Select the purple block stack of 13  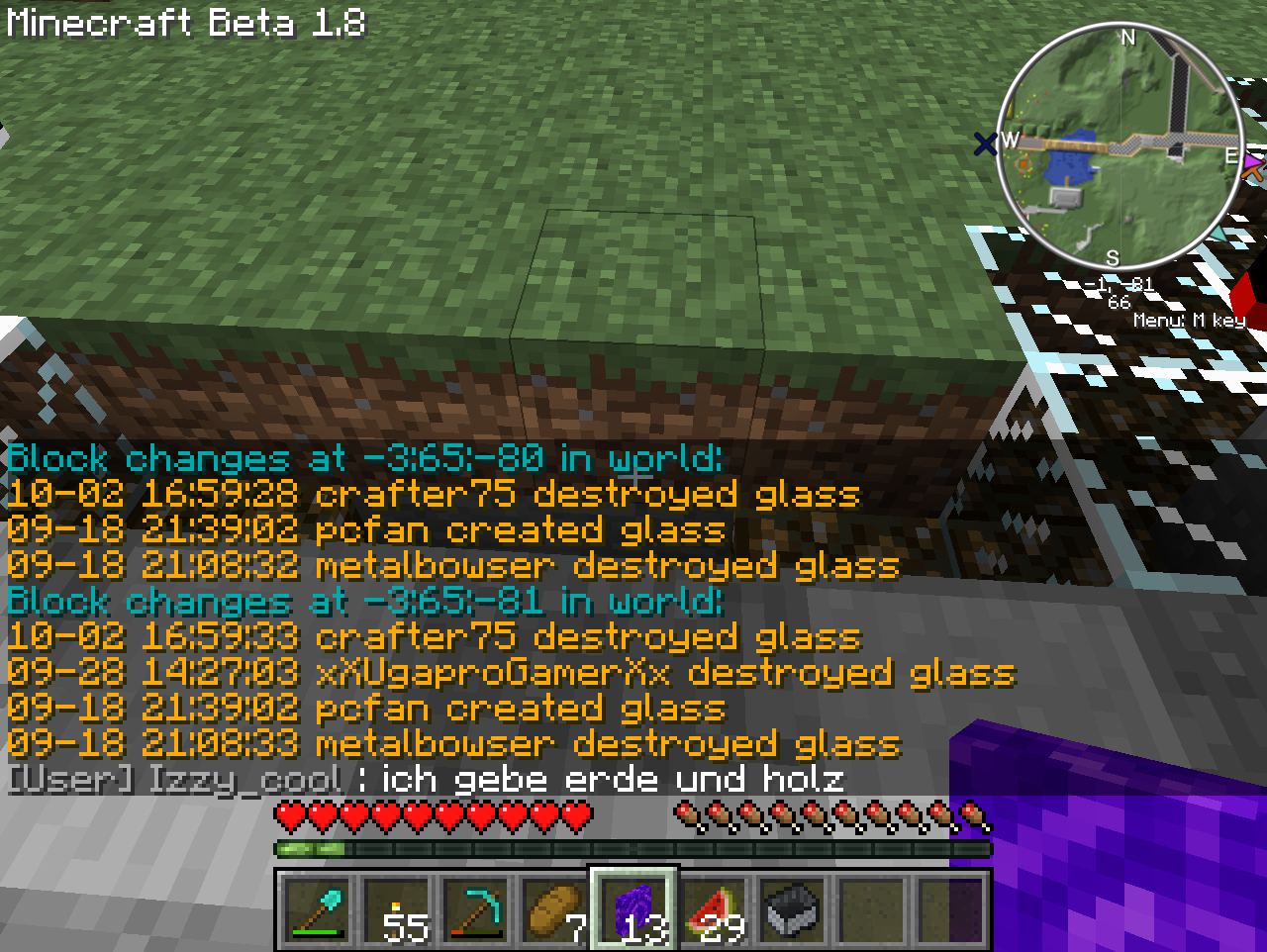(633, 908)
